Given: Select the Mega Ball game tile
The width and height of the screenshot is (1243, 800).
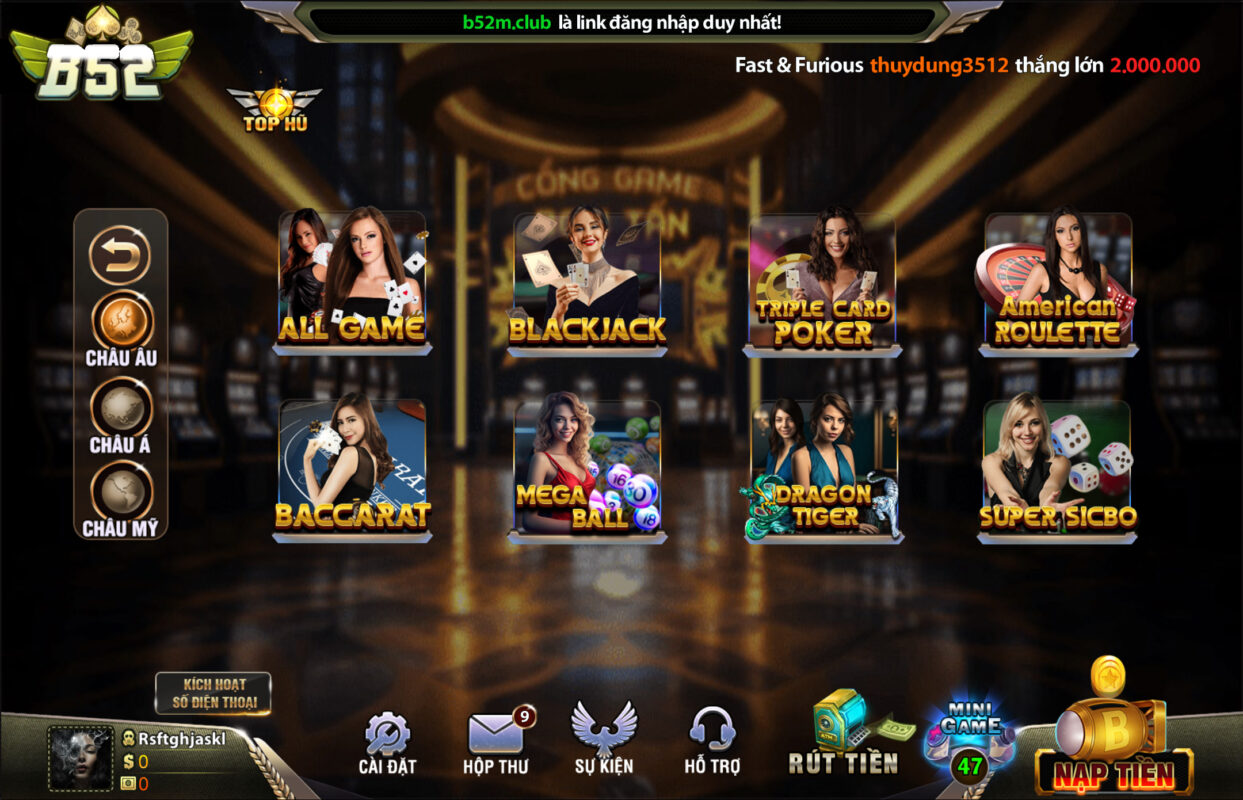Looking at the screenshot, I should 587,469.
